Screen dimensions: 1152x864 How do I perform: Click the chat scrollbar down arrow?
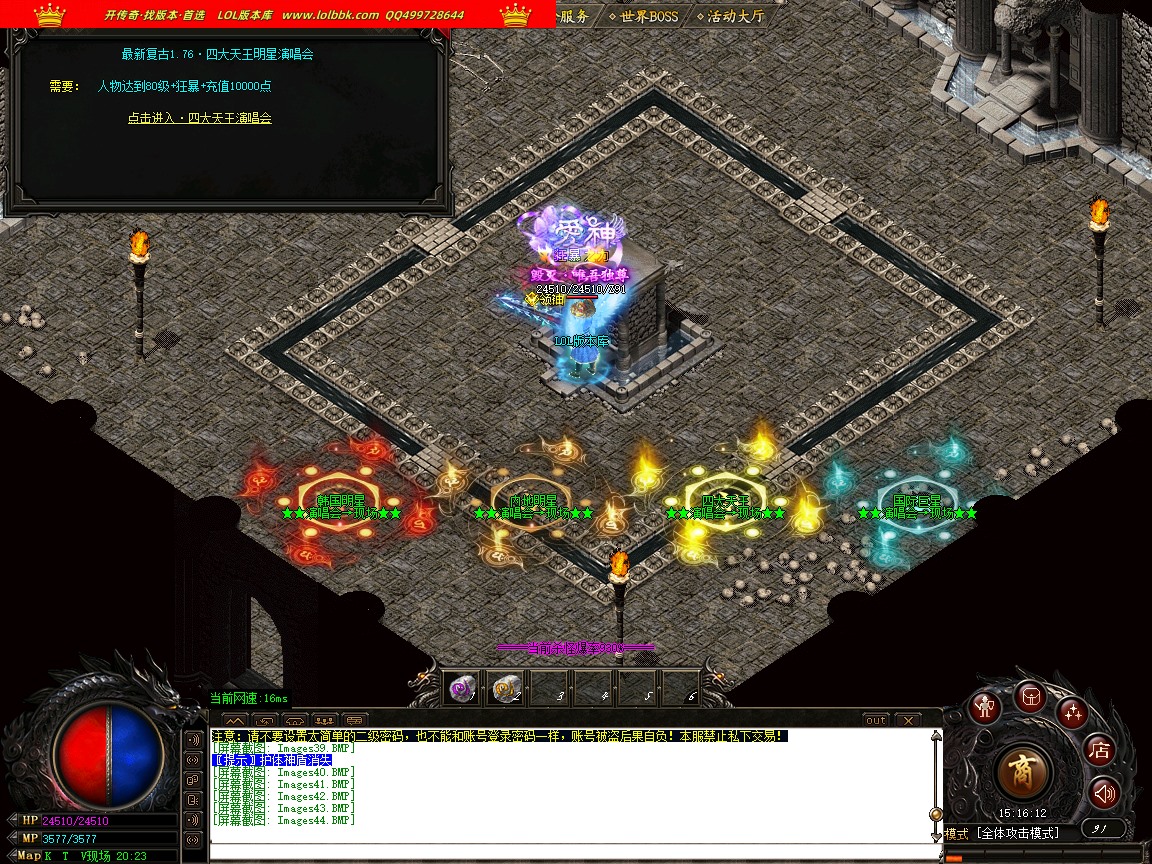tap(936, 835)
